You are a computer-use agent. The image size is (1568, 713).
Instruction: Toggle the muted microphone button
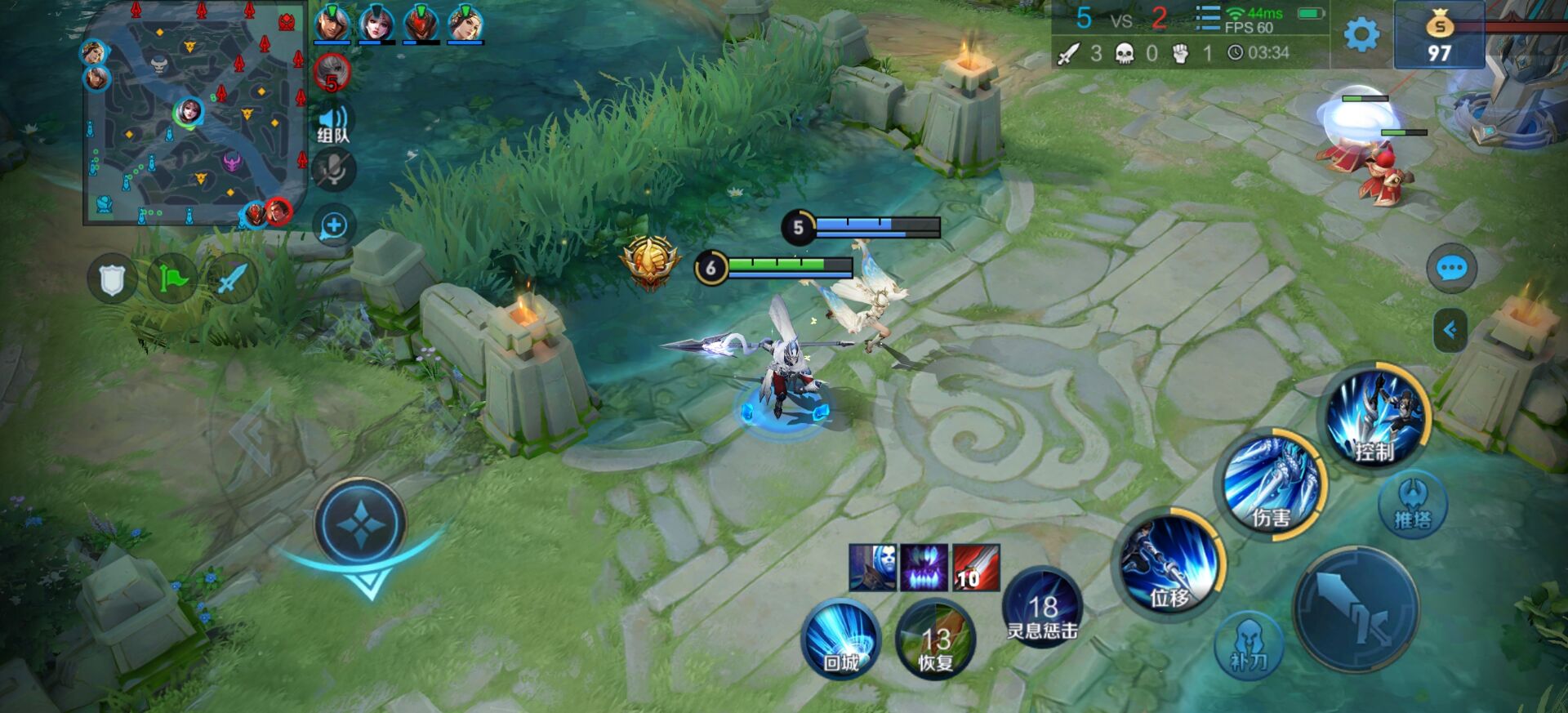pos(333,171)
